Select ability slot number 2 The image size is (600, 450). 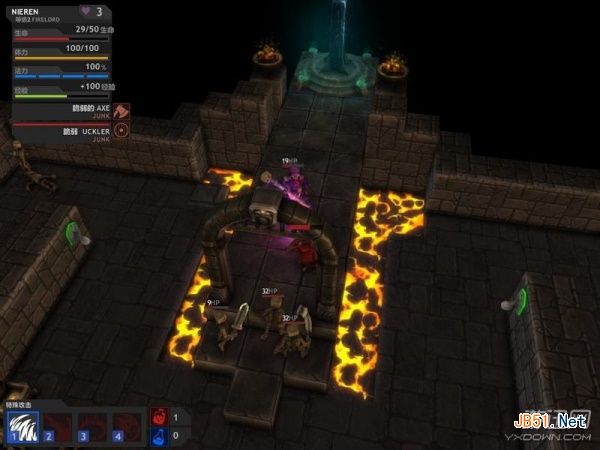click(57, 425)
